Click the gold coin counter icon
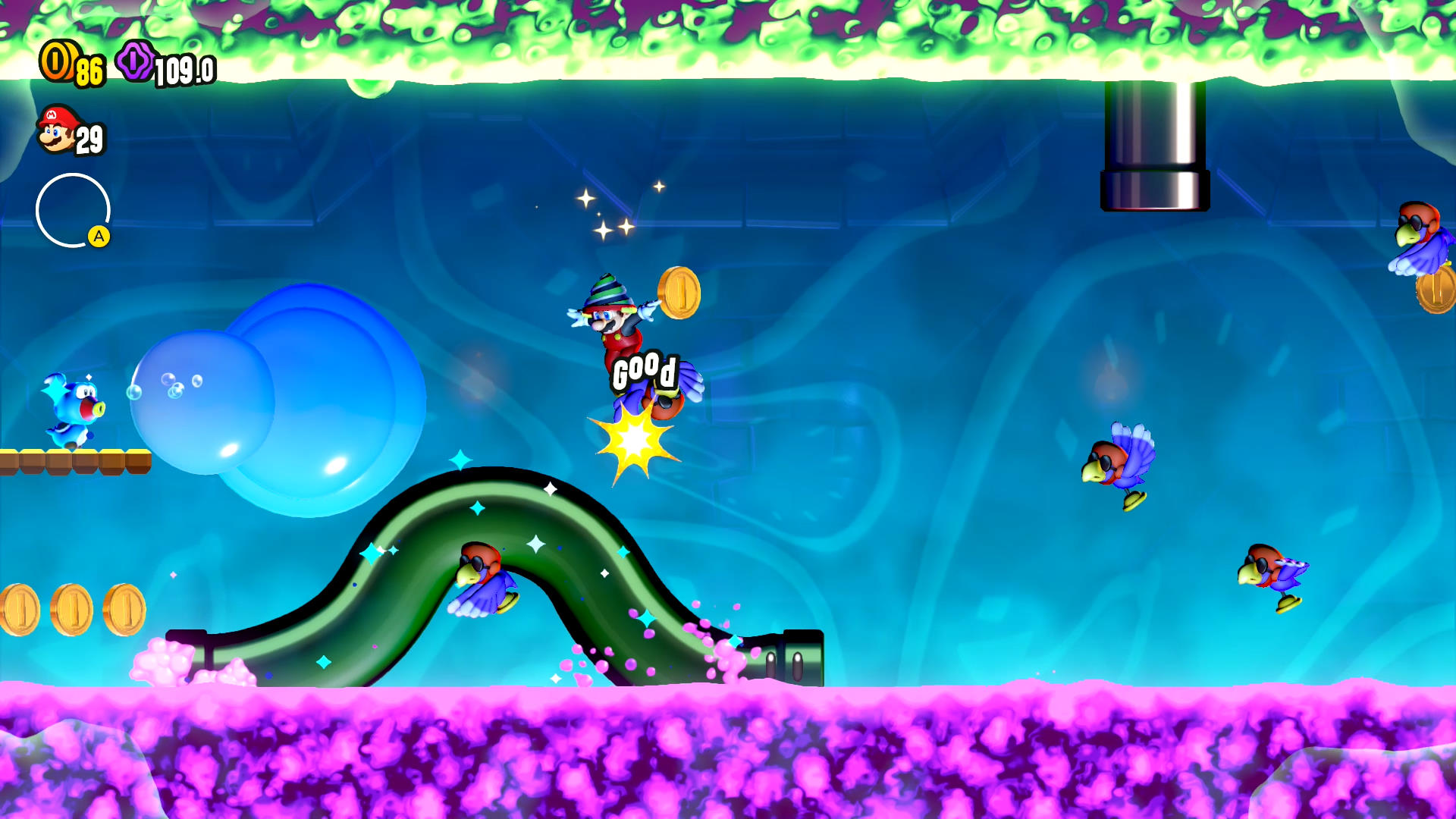 (x=57, y=61)
